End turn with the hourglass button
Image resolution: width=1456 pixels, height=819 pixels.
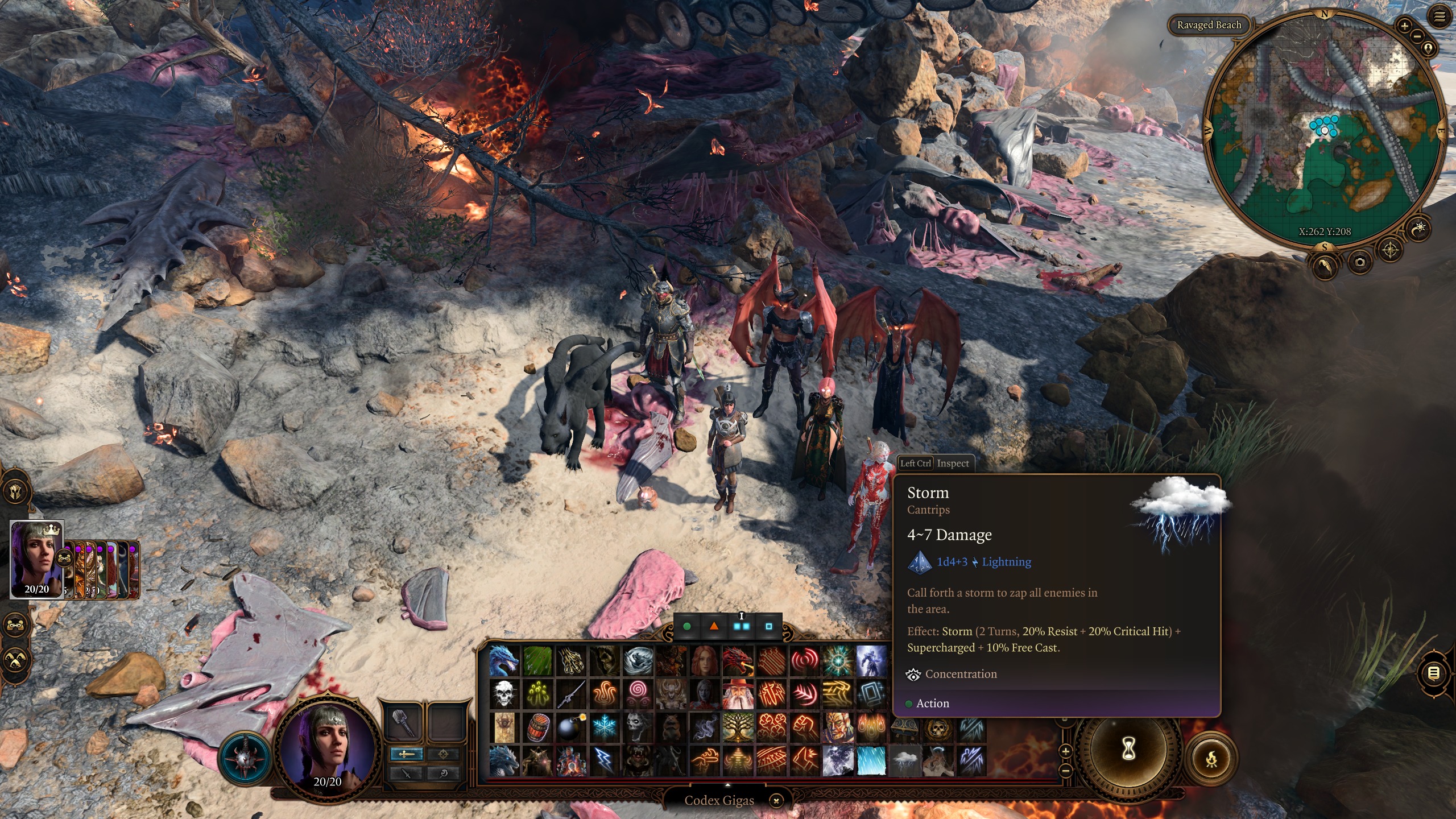tap(1128, 749)
